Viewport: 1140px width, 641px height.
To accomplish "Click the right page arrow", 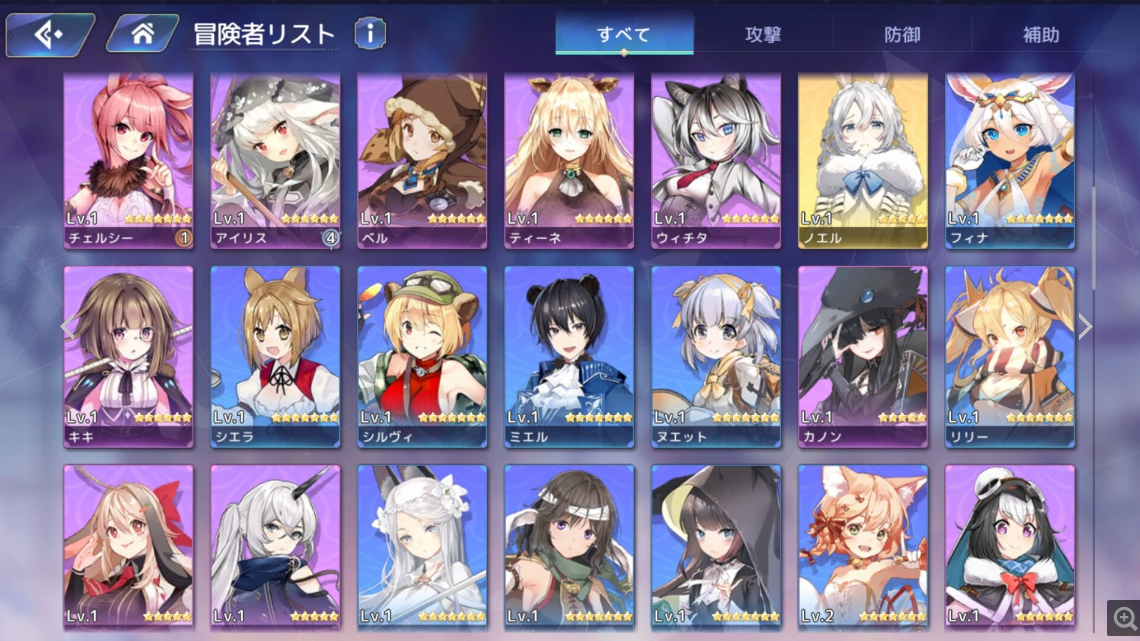I will click(x=1085, y=327).
